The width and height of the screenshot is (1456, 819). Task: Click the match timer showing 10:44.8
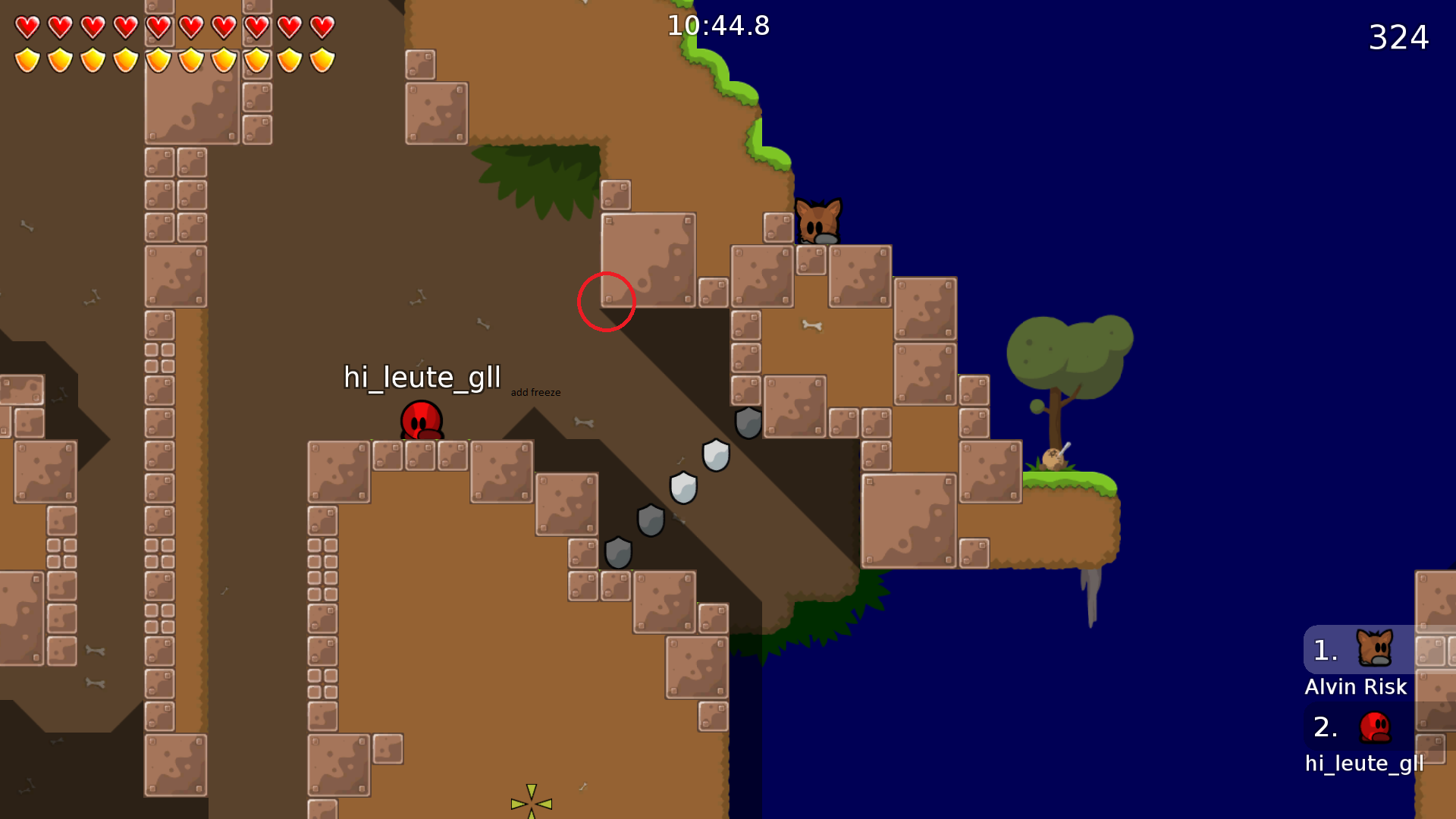click(x=717, y=26)
